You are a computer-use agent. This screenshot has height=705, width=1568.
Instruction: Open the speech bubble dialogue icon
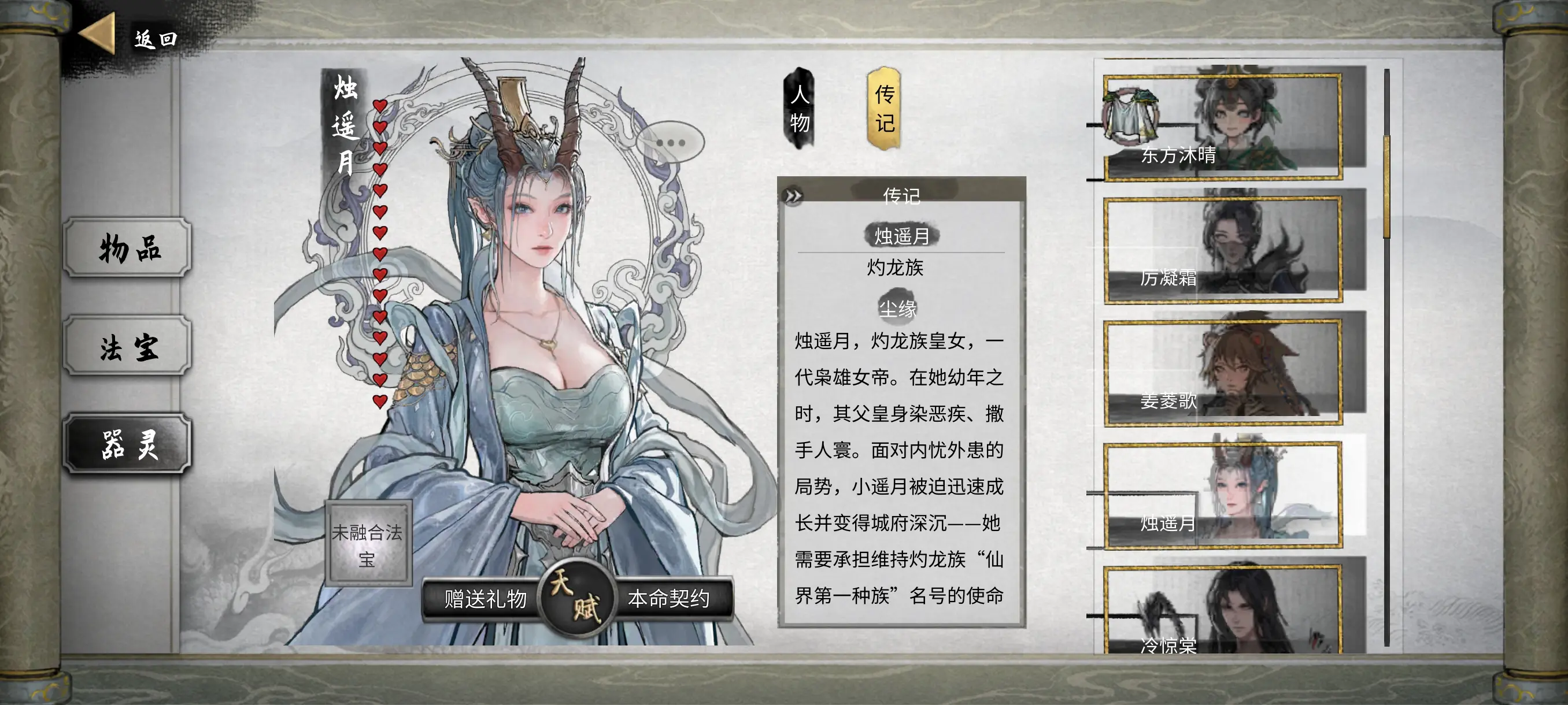click(670, 143)
